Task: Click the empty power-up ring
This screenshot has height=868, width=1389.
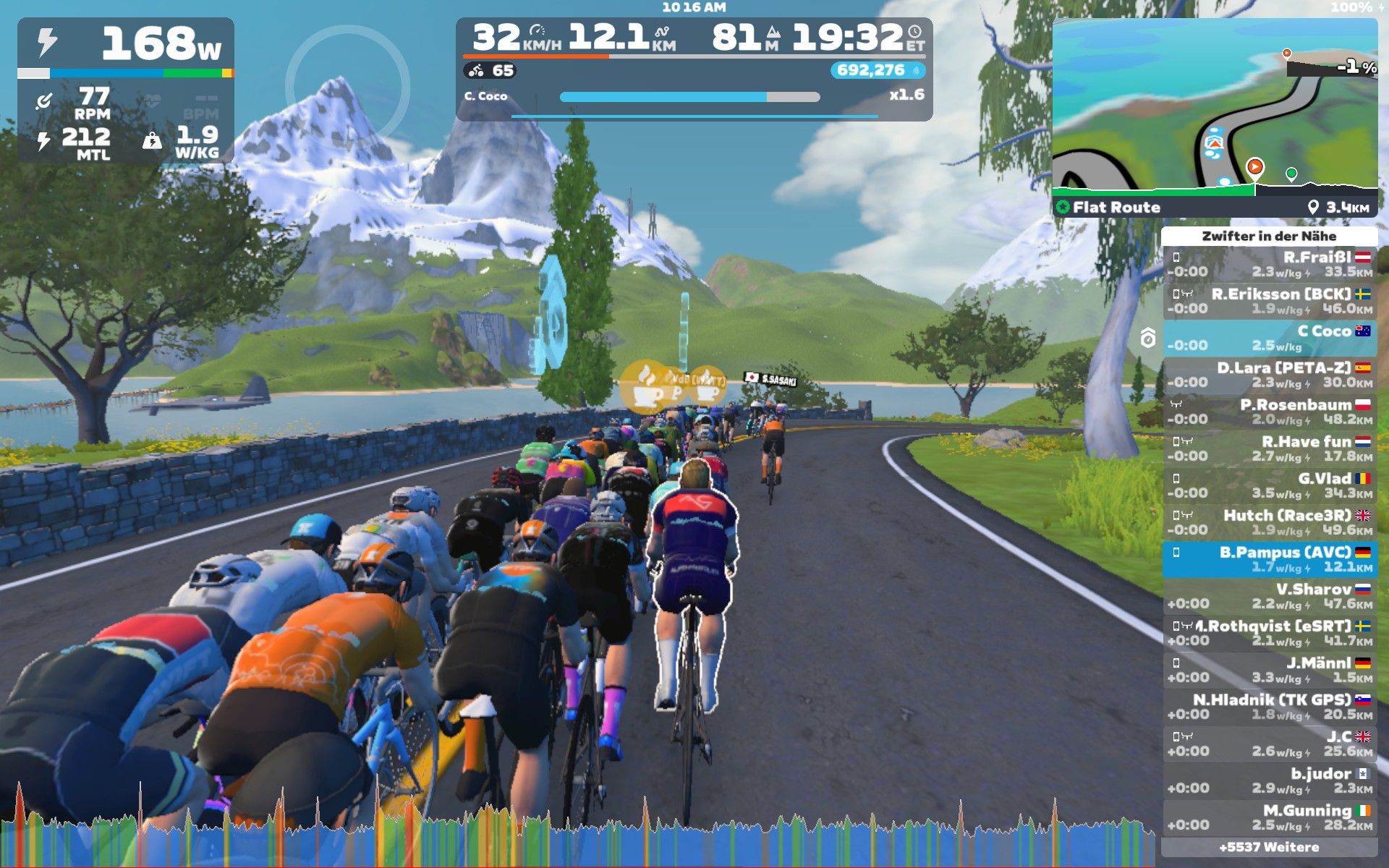Action: click(348, 88)
